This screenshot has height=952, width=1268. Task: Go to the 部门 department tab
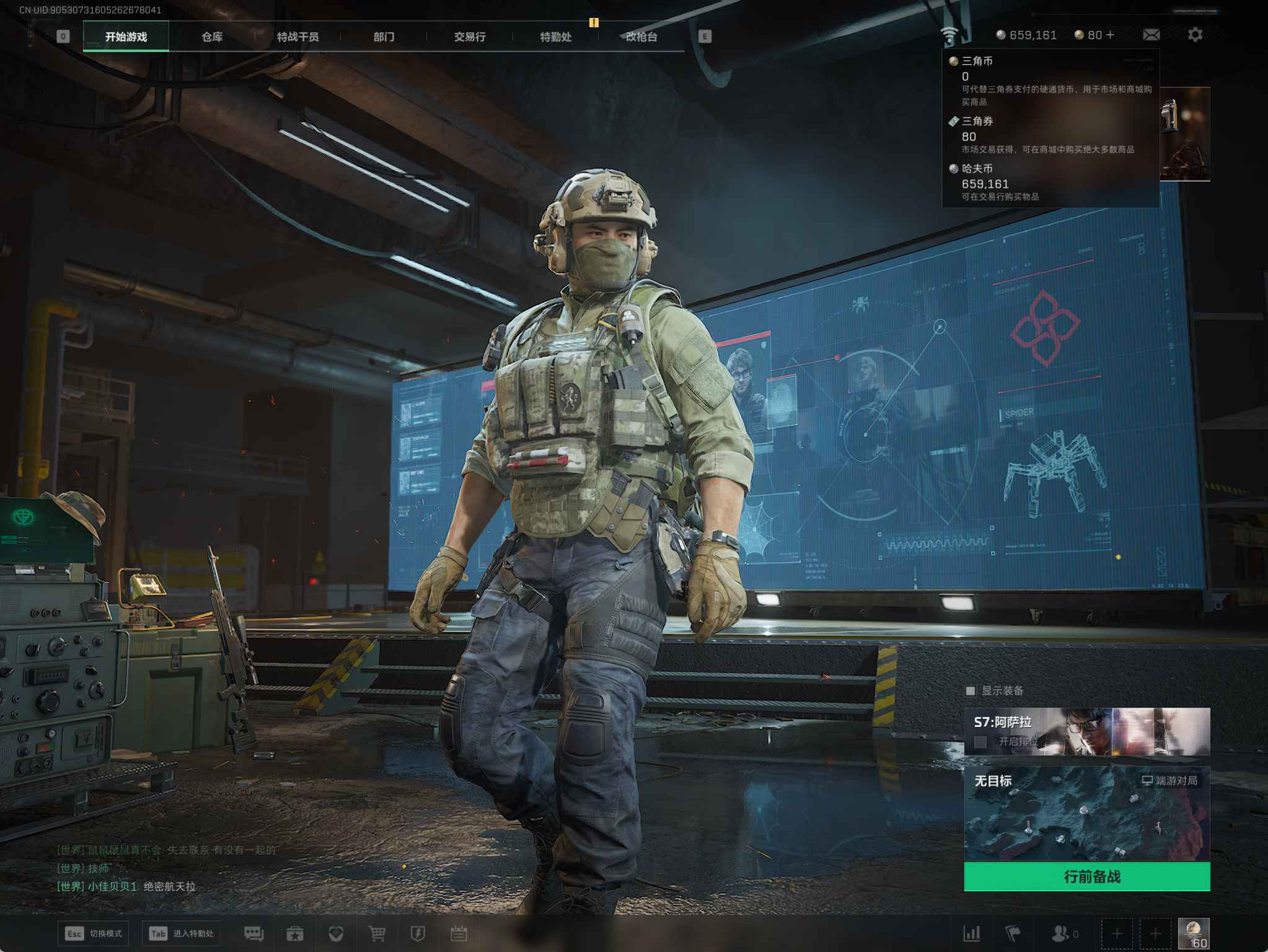(x=384, y=37)
